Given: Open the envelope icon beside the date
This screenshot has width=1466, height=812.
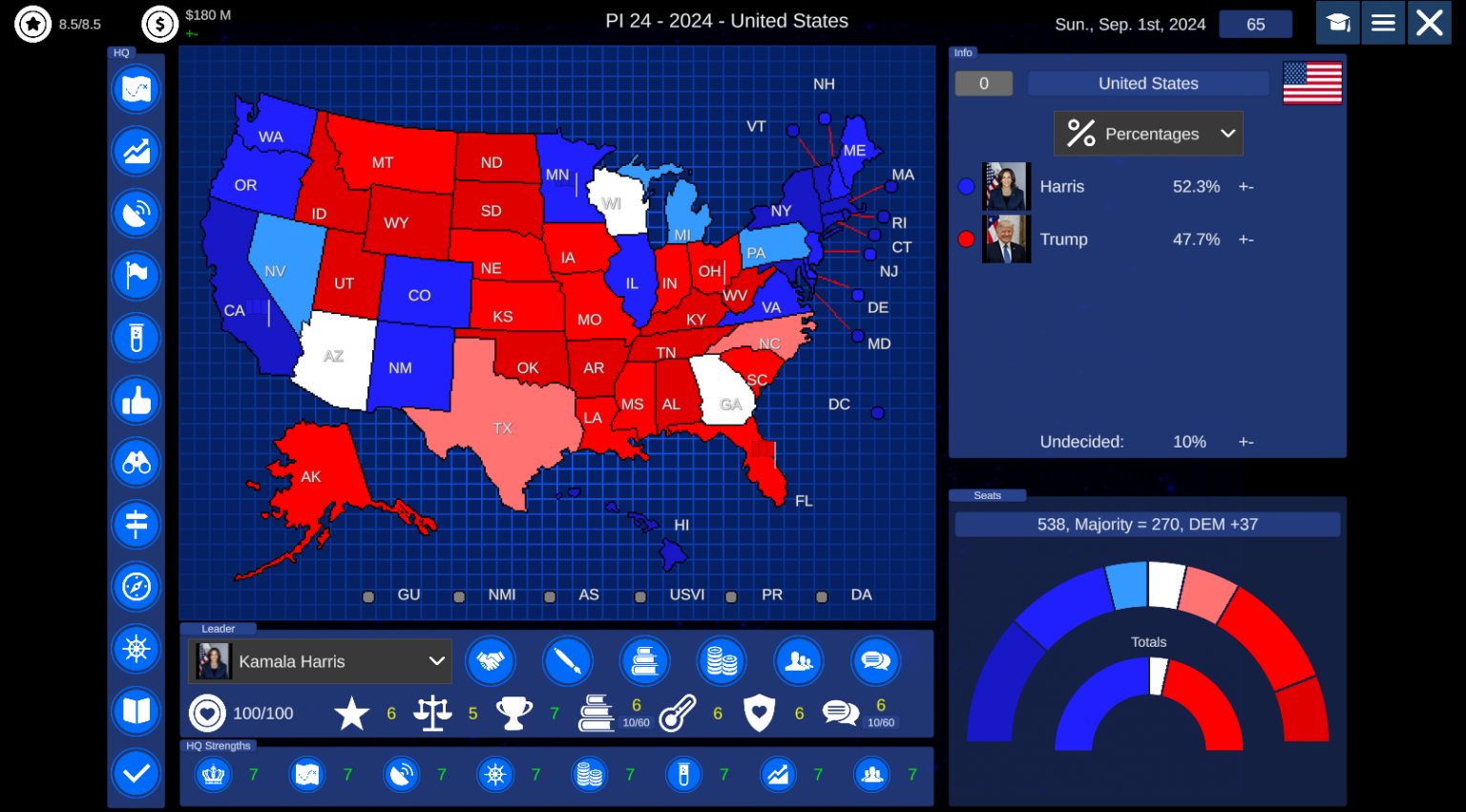Looking at the screenshot, I should pyautogui.click(x=1337, y=23).
